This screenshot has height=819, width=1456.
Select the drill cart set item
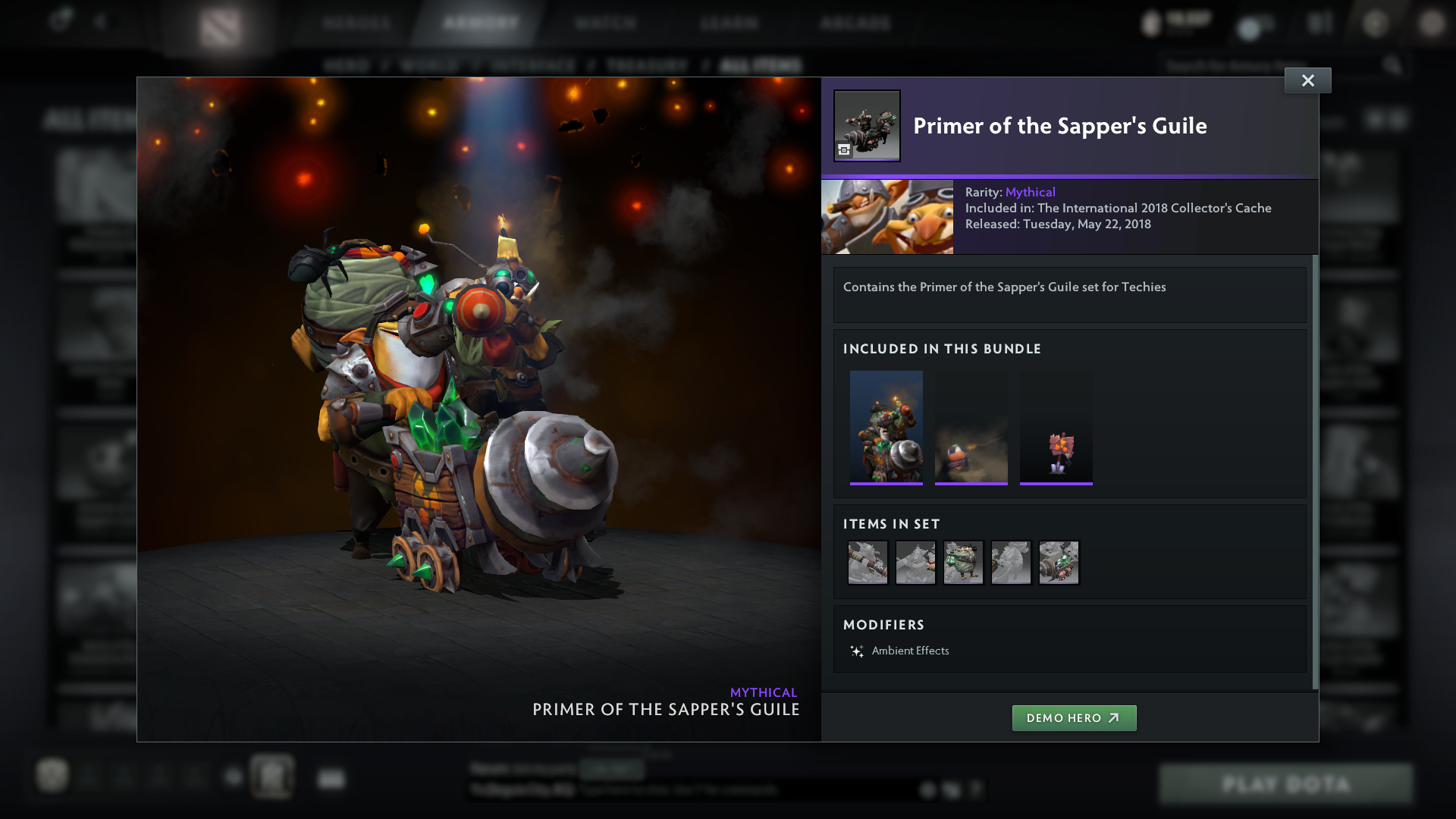click(1059, 563)
